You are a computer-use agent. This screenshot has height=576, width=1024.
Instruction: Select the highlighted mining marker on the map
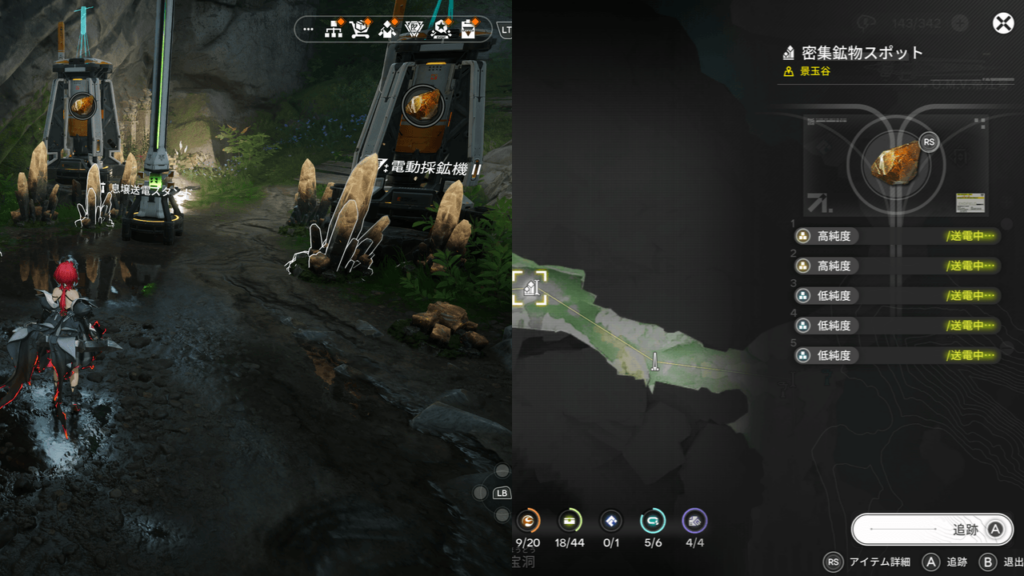(x=530, y=288)
